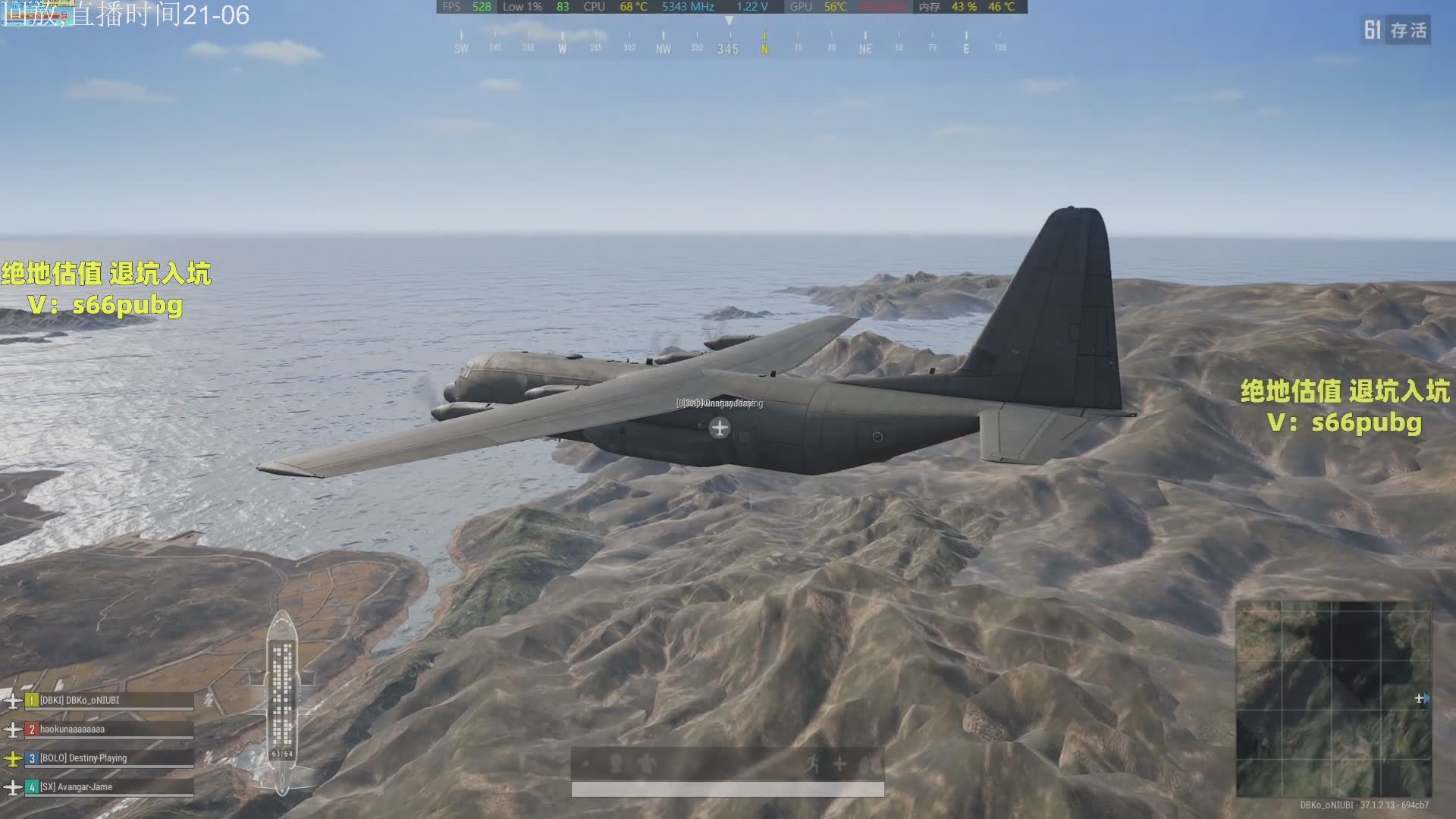Open the minimap in the corner
Image resolution: width=1456 pixels, height=819 pixels.
(1333, 698)
